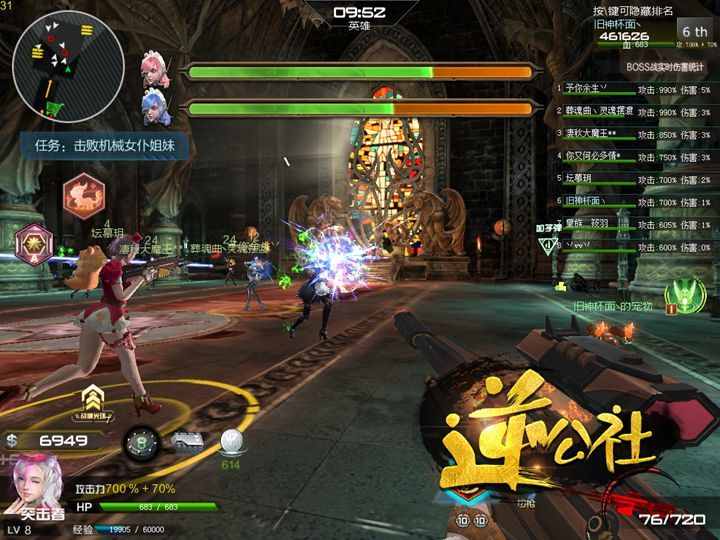Click the triangular shield buff icon
720x540 pixels.
pyautogui.click(x=548, y=245)
